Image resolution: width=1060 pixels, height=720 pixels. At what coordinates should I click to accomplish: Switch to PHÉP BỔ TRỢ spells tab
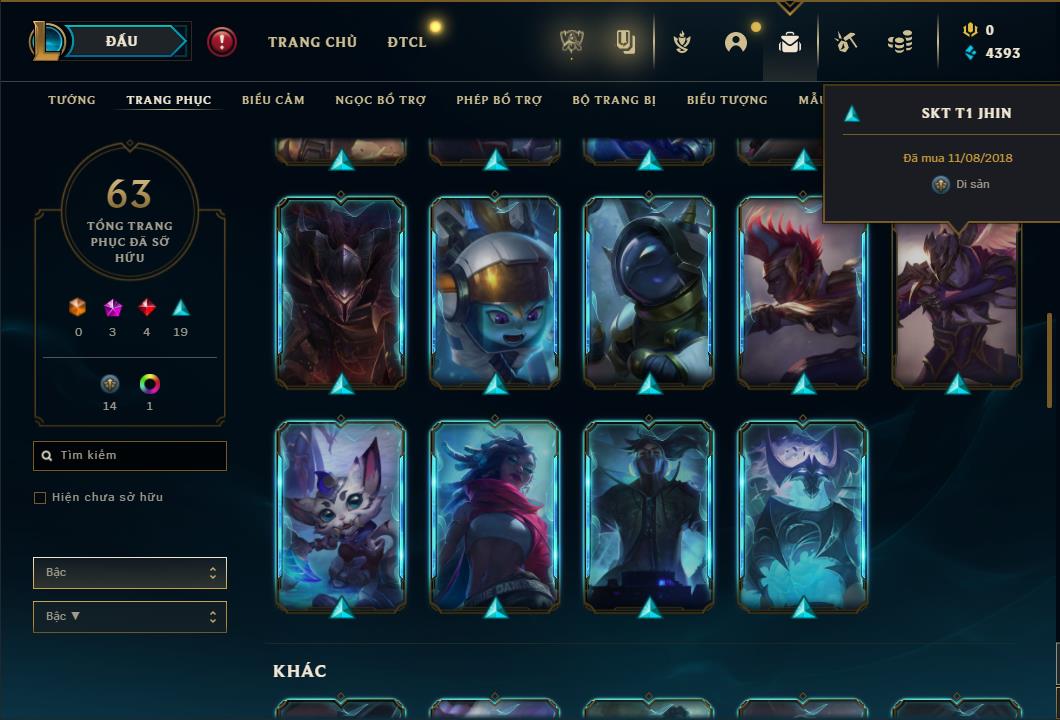[499, 100]
